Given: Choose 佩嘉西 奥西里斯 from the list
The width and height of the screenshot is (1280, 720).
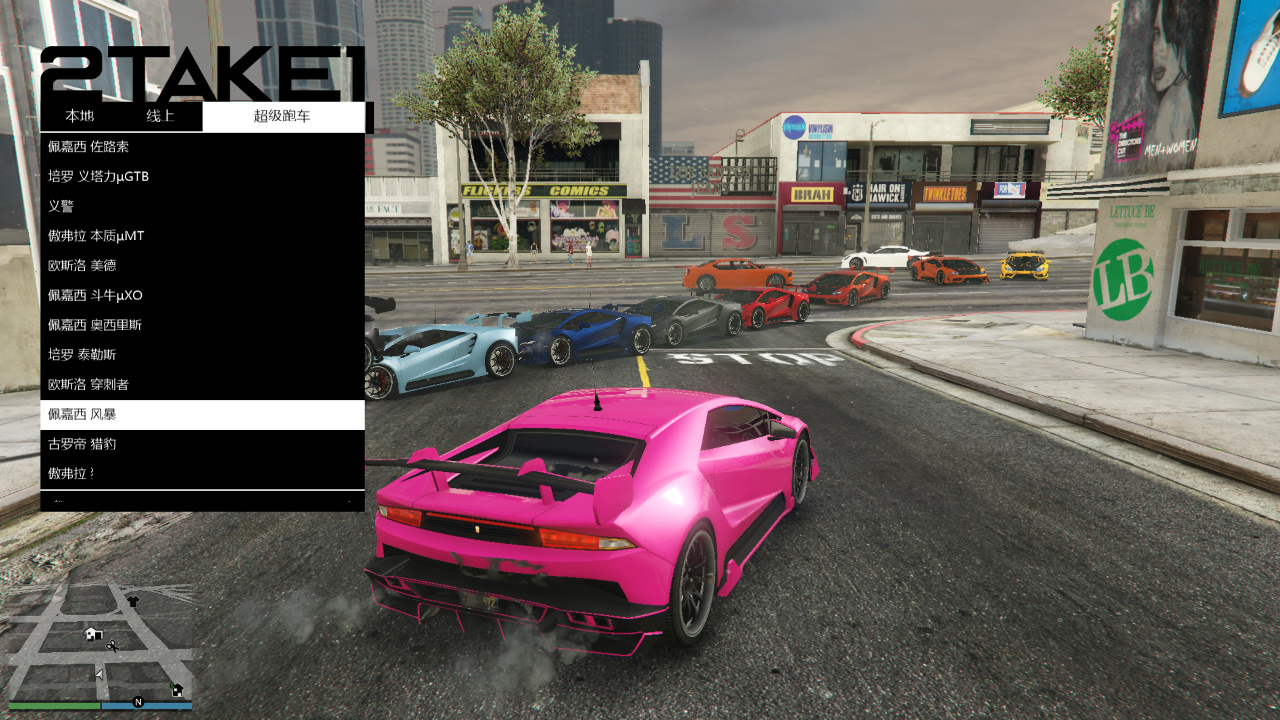Looking at the screenshot, I should click(x=202, y=325).
